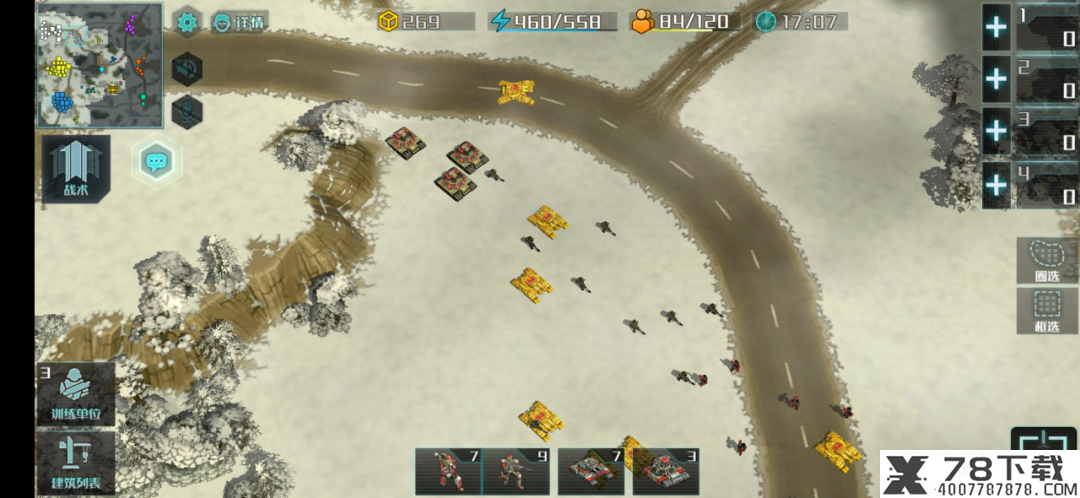Open the gear settings menu
Image resolution: width=1080 pixels, height=498 pixels.
coord(188,22)
